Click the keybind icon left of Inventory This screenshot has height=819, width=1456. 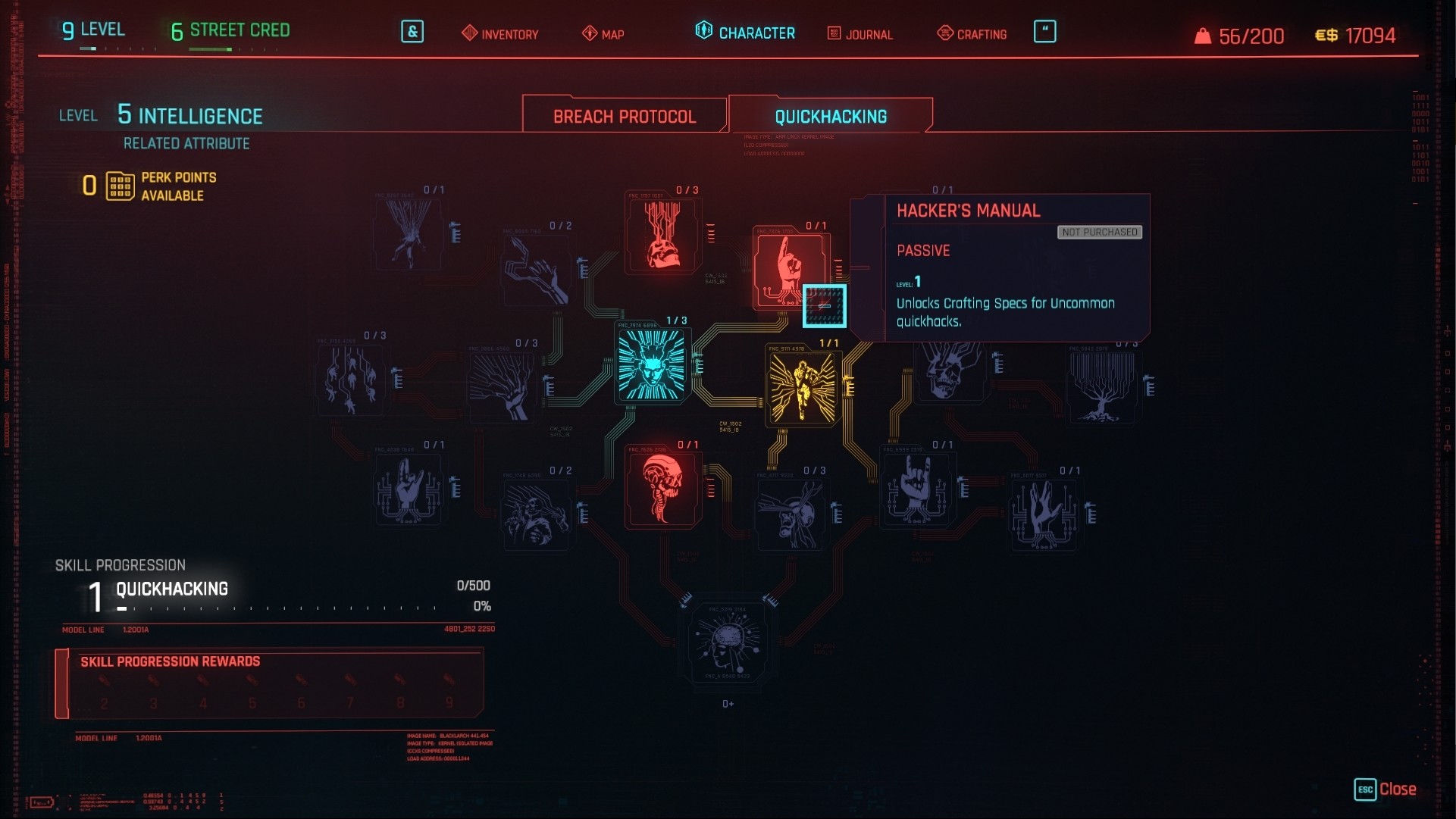click(412, 33)
